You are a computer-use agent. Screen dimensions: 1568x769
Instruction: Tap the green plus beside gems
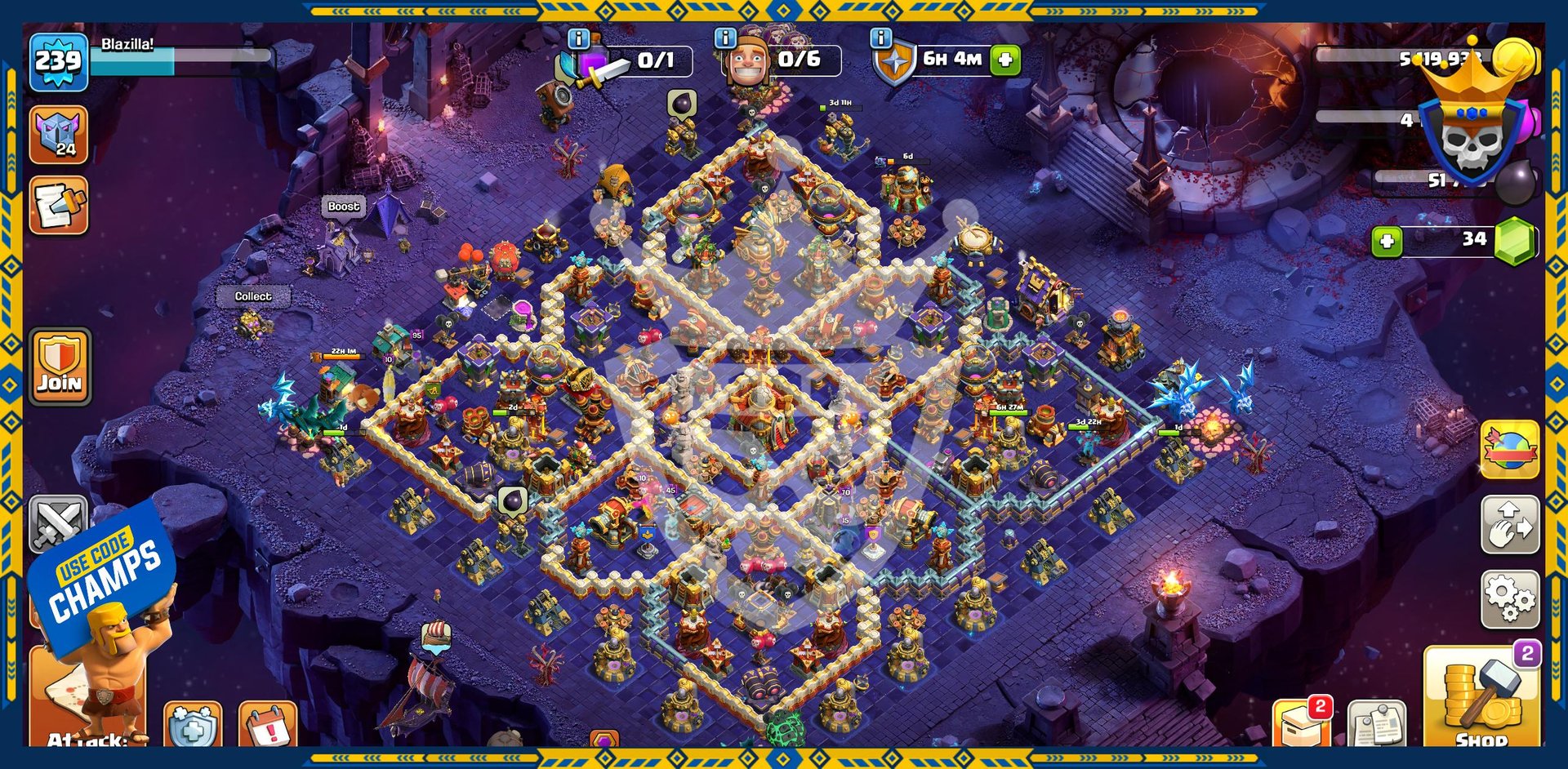click(1387, 242)
